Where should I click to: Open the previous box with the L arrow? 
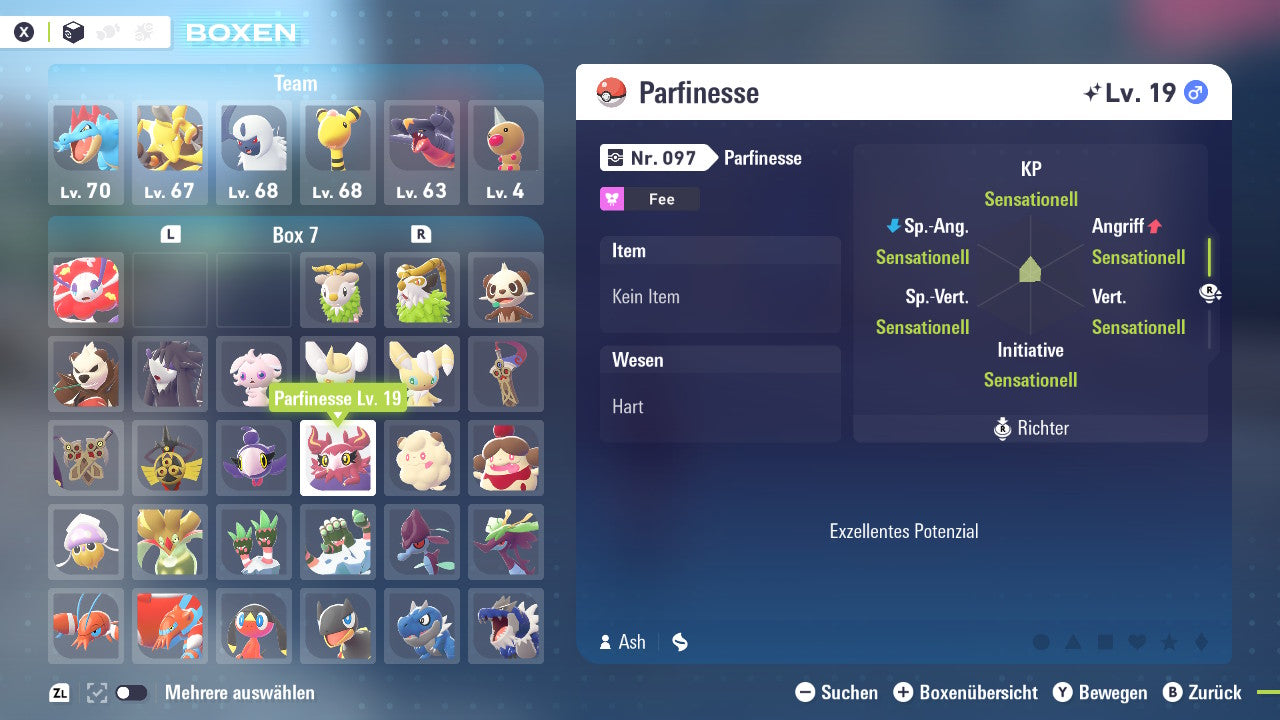pos(170,233)
